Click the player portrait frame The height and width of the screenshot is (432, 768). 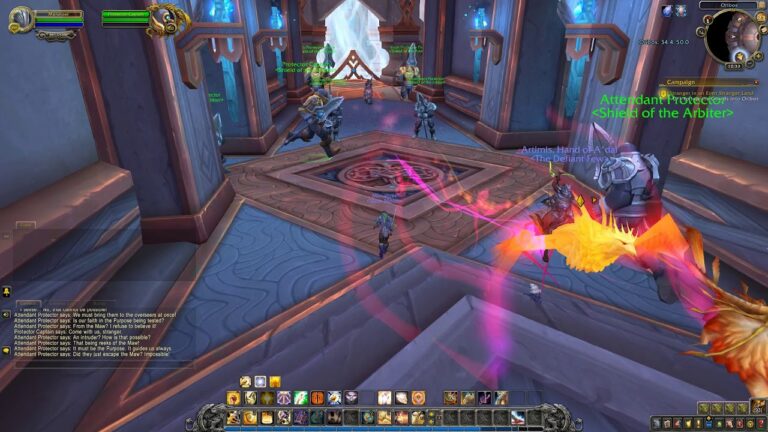click(20, 18)
